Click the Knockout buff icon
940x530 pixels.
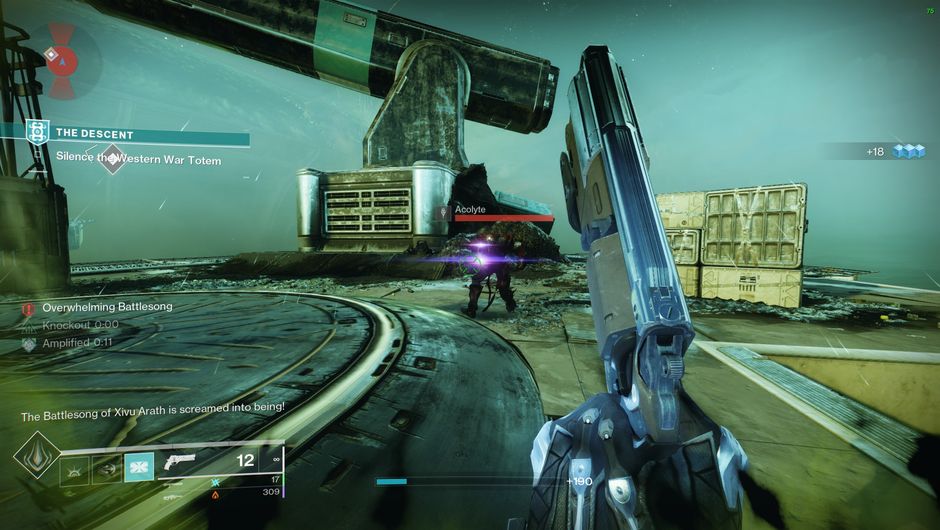point(28,325)
